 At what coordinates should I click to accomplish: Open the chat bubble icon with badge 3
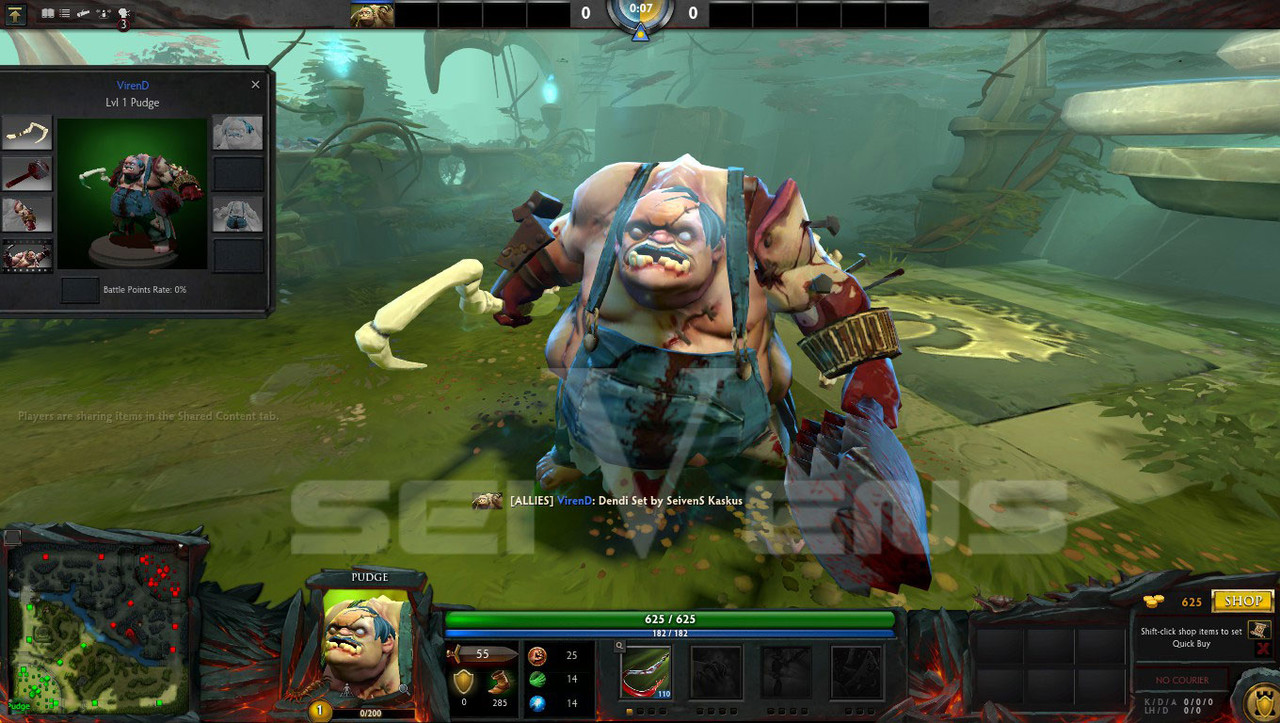point(123,14)
